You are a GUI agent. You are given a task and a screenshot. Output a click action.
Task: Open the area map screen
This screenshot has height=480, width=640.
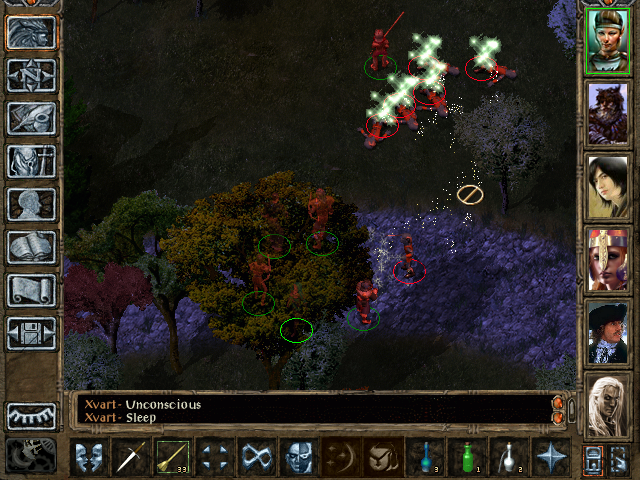(x=31, y=75)
